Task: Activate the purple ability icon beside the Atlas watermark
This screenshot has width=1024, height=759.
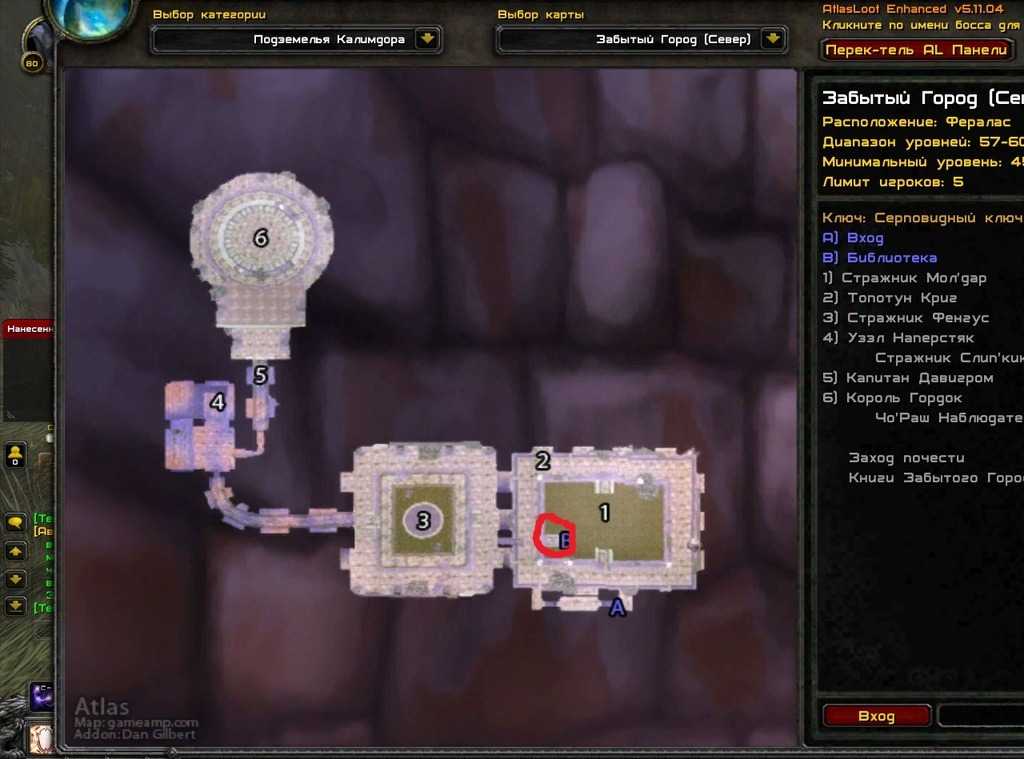Action: pos(42,697)
